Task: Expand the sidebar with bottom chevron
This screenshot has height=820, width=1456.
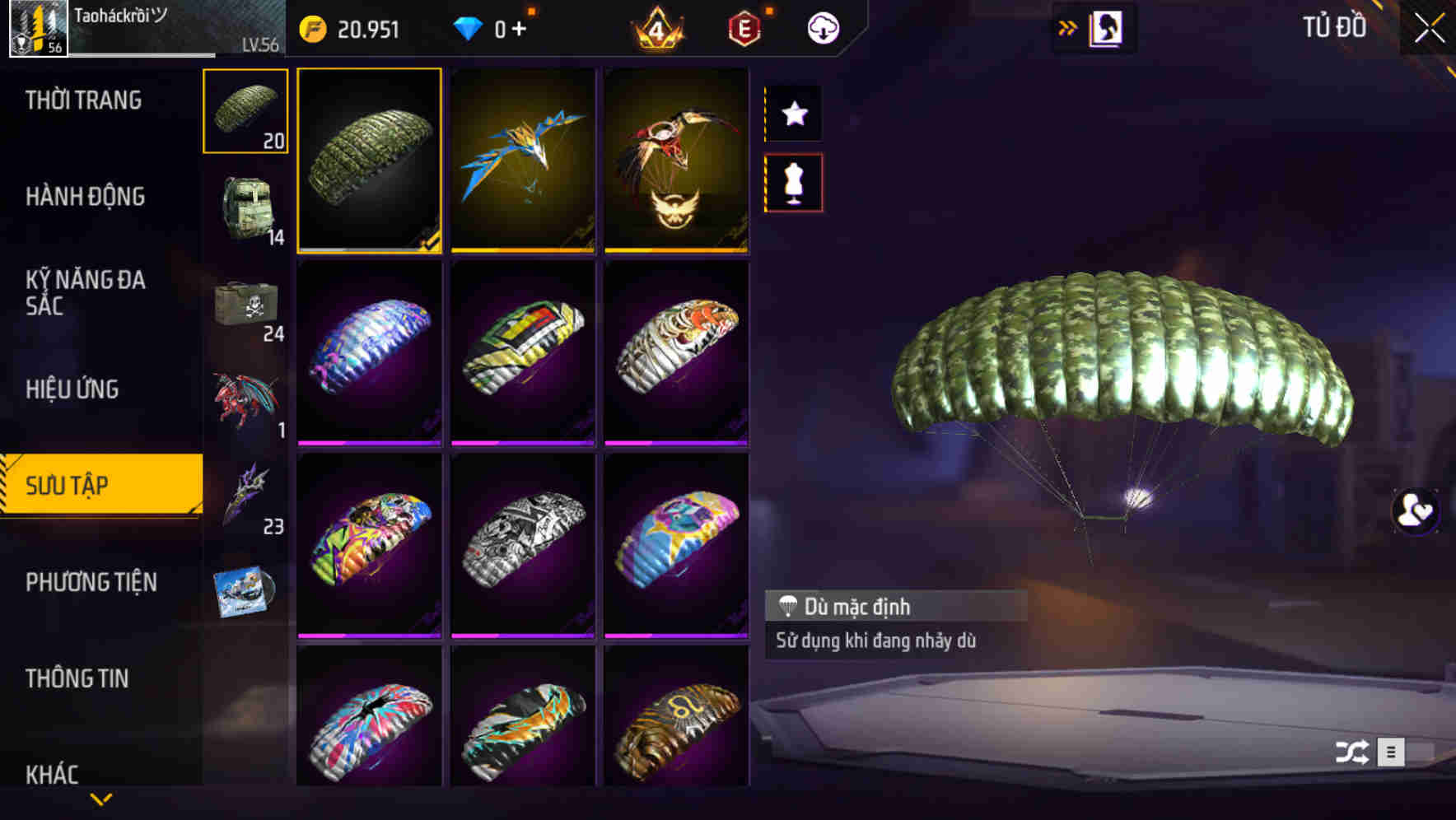Action: pos(103,799)
